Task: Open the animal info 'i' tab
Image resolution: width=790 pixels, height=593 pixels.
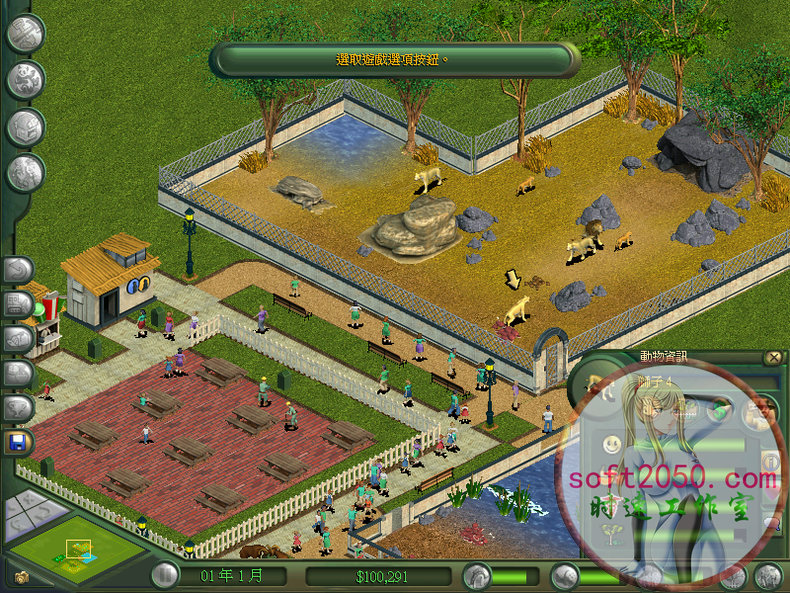Action: pos(770,462)
